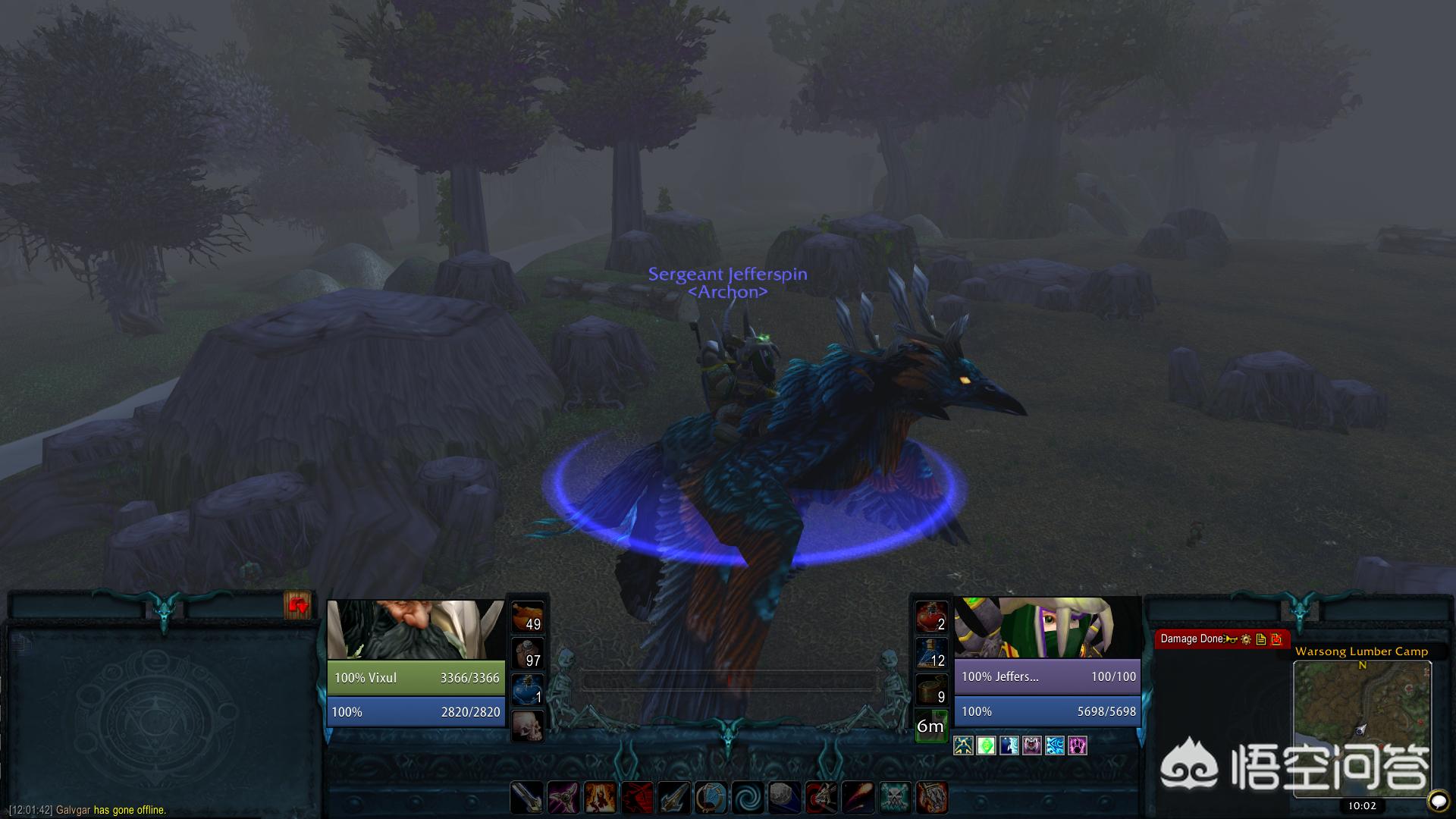Screen dimensions: 1456x819
Task: Use the pouch item showing 97
Action: 527,653
